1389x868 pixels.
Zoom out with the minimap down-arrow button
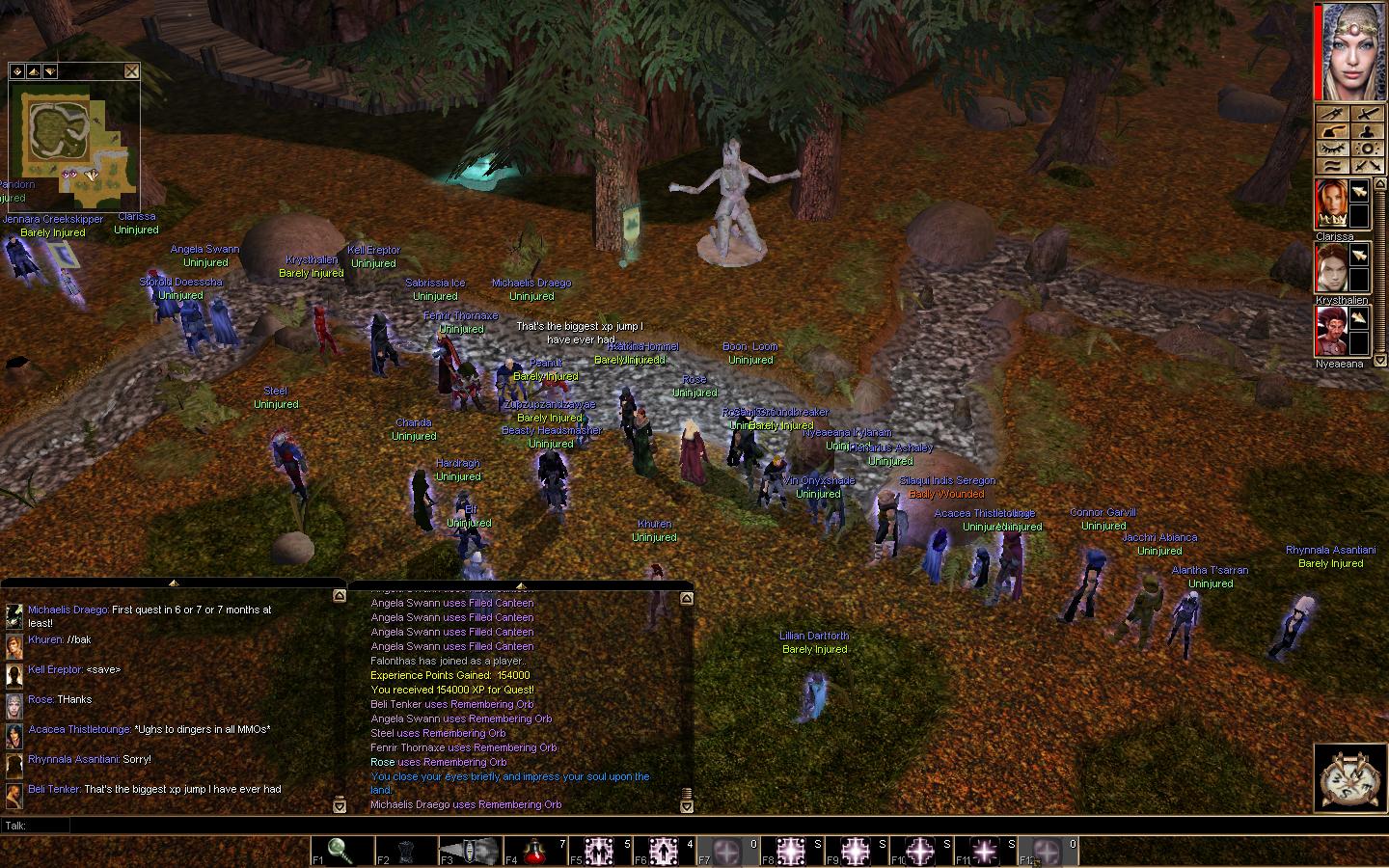tap(49, 71)
